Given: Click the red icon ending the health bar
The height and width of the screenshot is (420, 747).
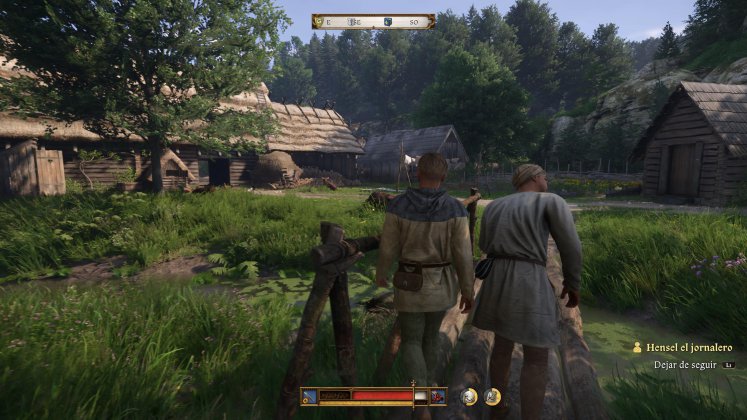Looking at the screenshot, I should pyautogui.click(x=437, y=397).
